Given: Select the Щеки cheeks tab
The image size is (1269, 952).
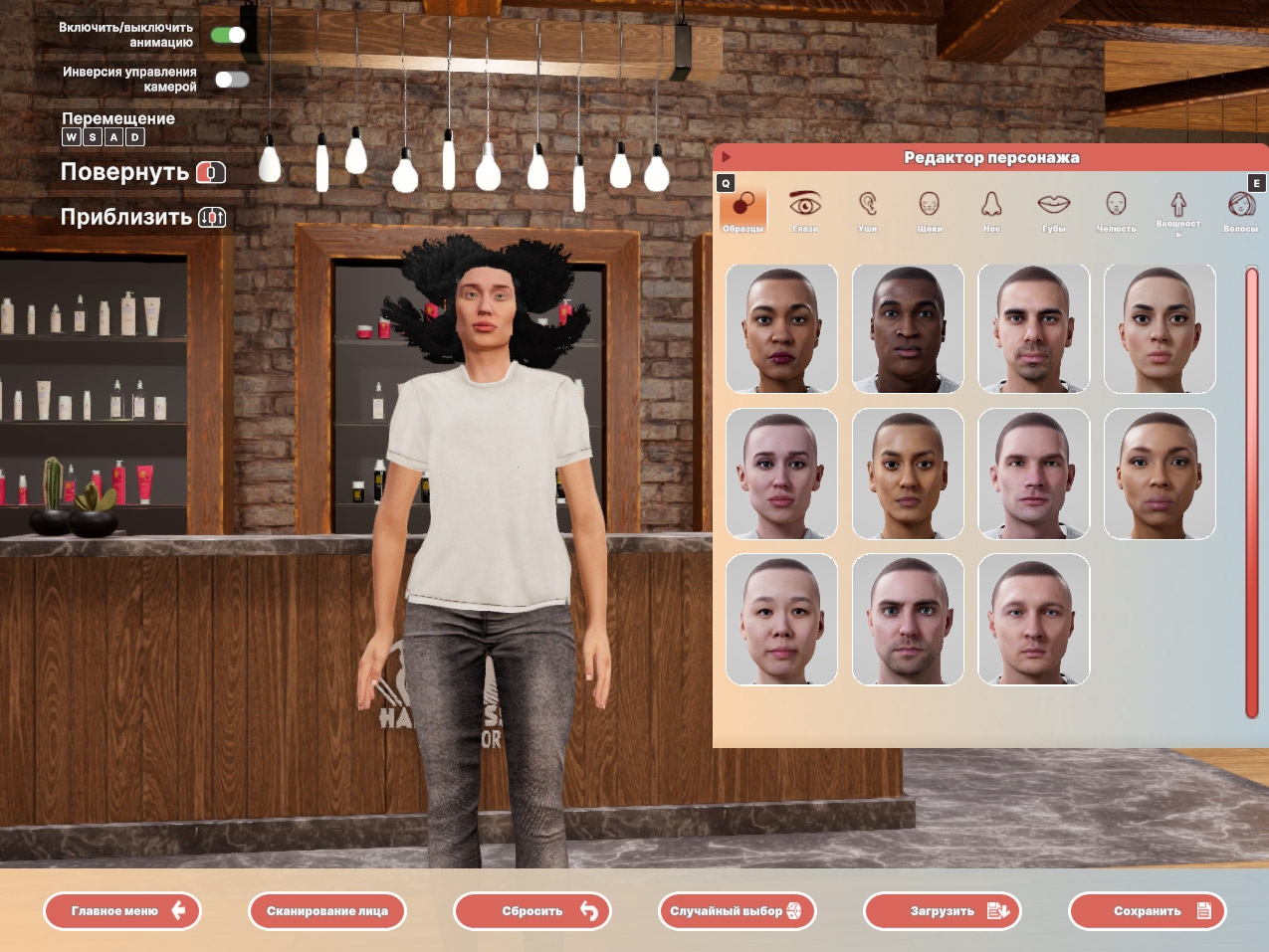Looking at the screenshot, I should pyautogui.click(x=930, y=211).
